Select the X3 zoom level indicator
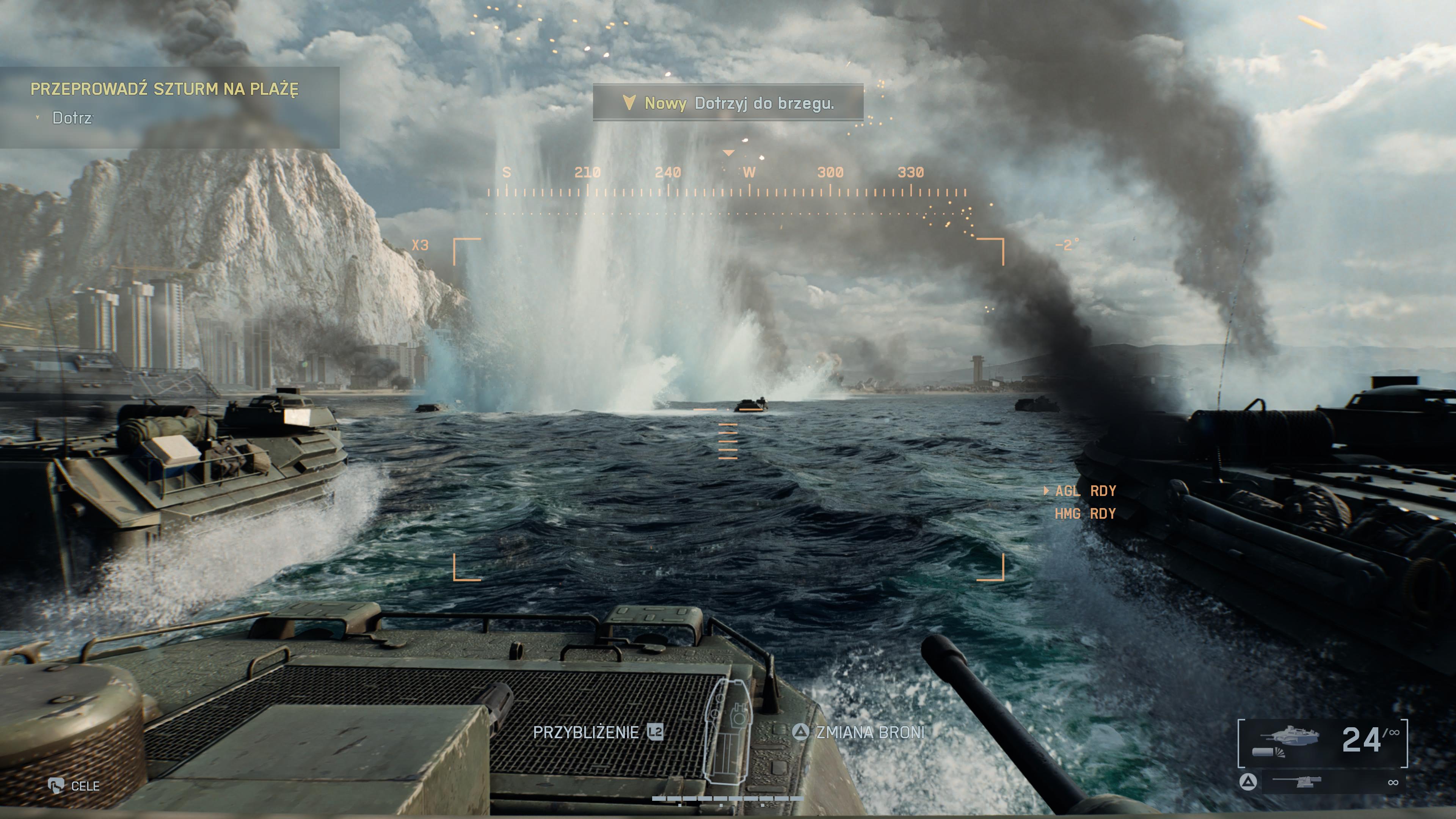Viewport: 1456px width, 819px height. [420, 245]
